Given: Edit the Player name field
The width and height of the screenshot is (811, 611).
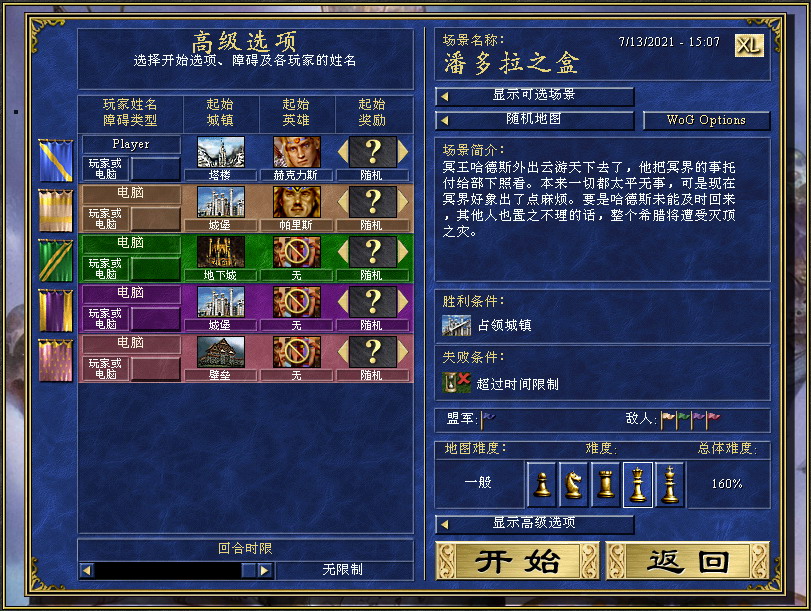Looking at the screenshot, I should coord(131,144).
